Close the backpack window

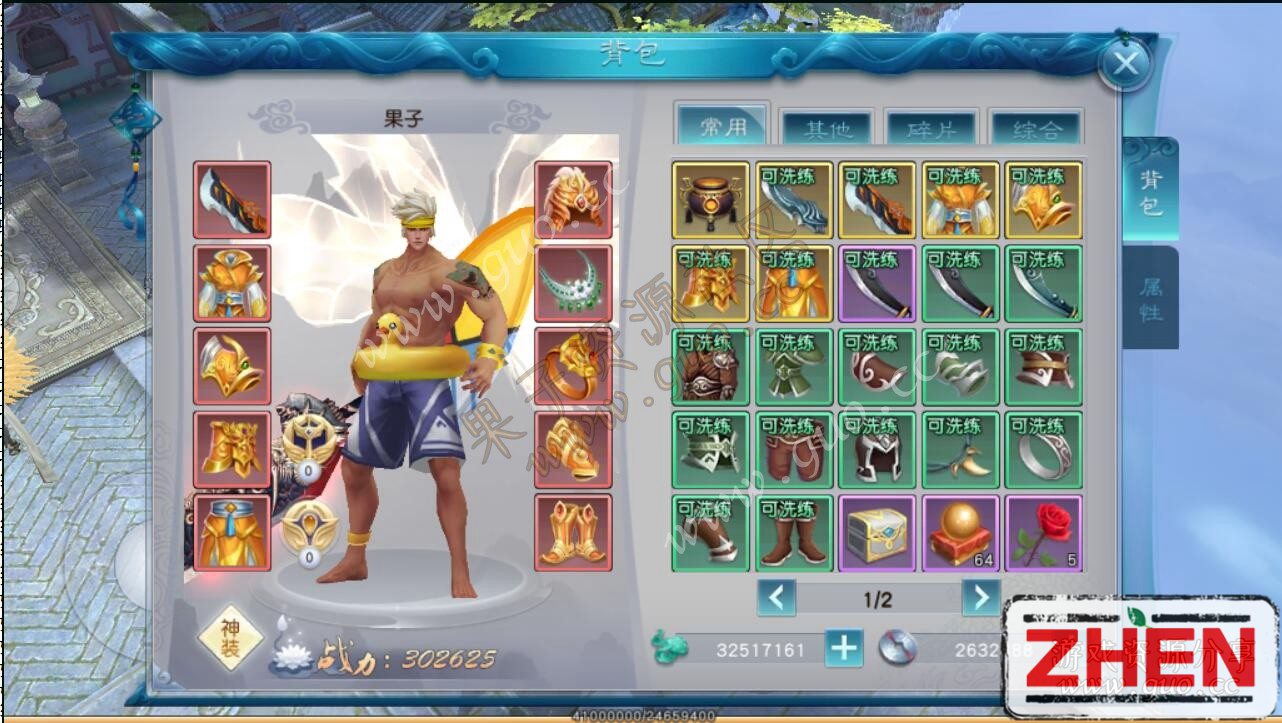[1125, 65]
